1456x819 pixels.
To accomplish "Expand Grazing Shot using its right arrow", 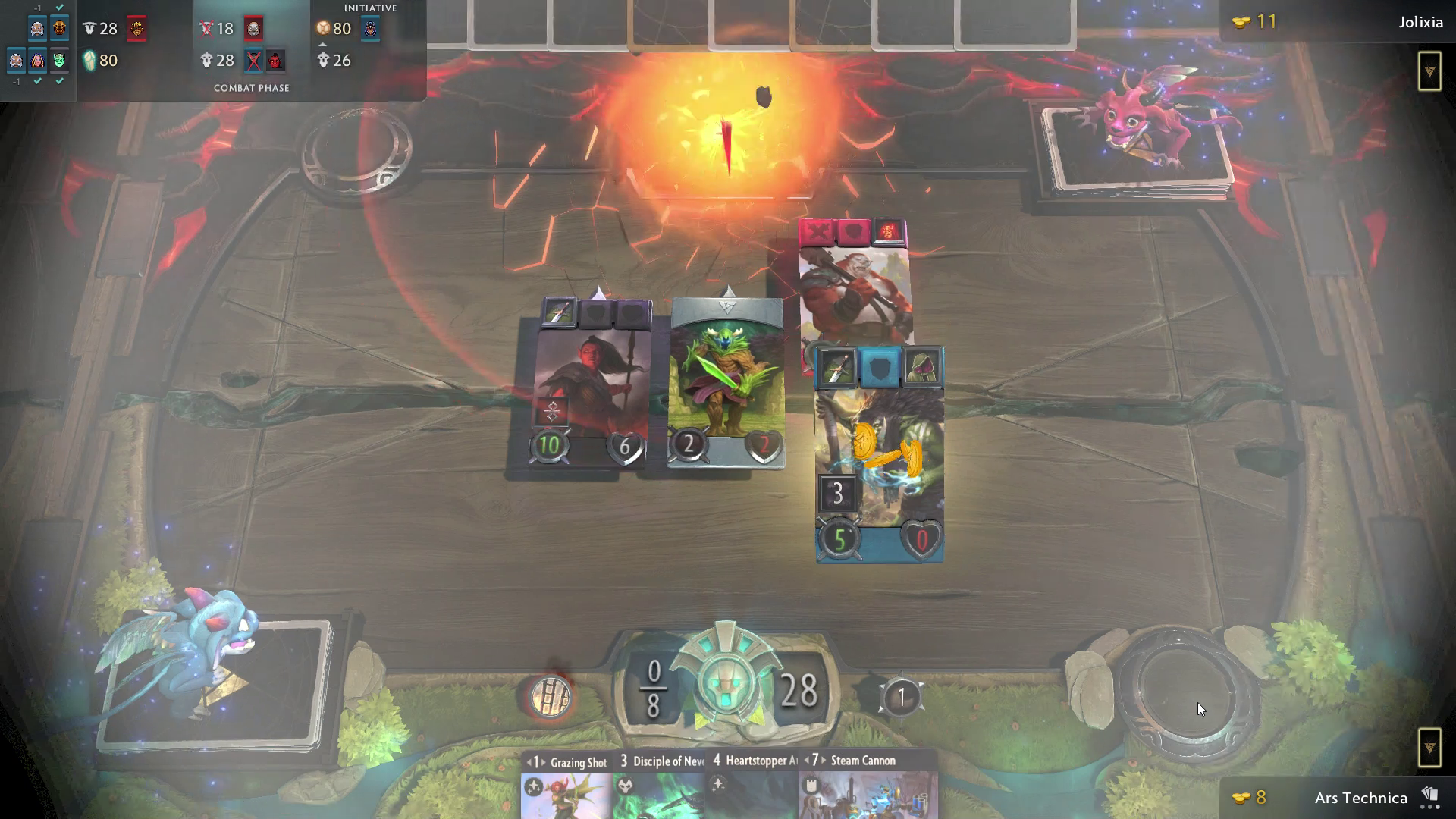I will 544,763.
